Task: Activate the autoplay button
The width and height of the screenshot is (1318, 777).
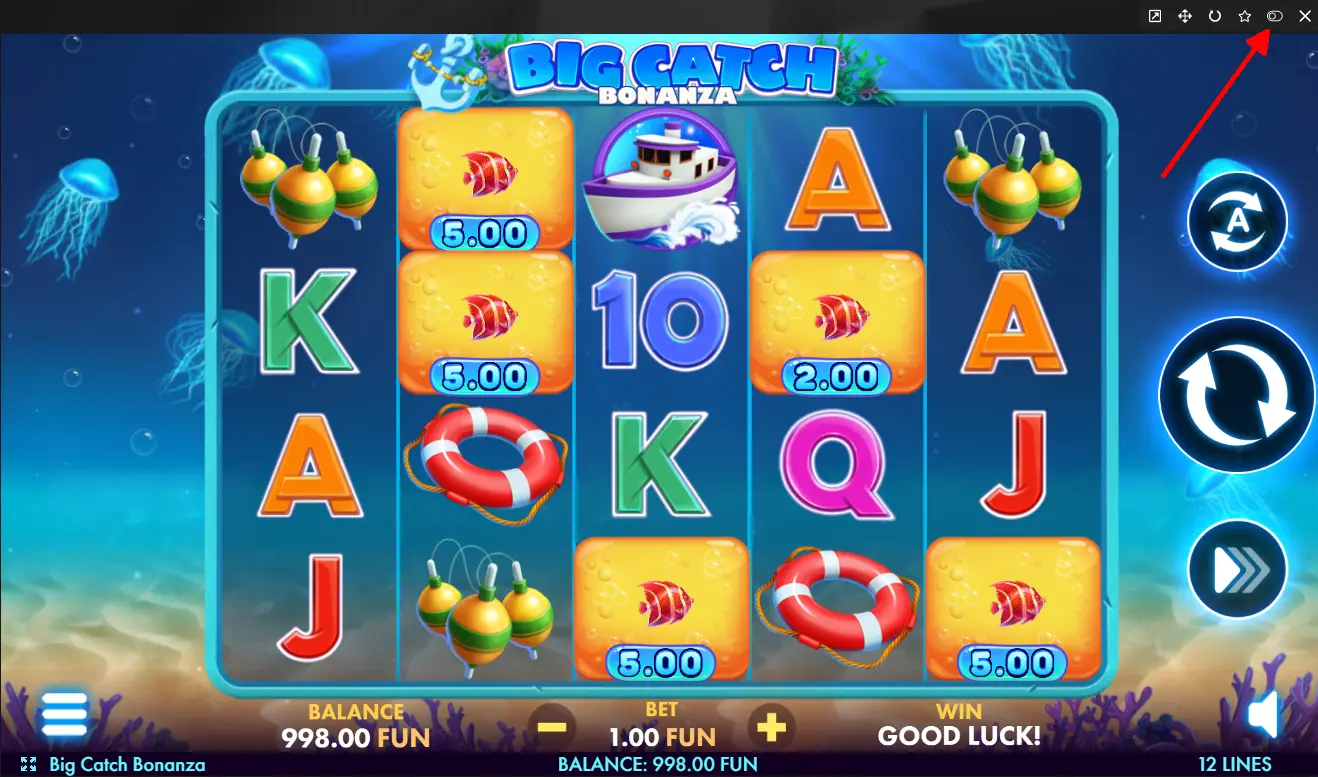Action: [x=1237, y=221]
